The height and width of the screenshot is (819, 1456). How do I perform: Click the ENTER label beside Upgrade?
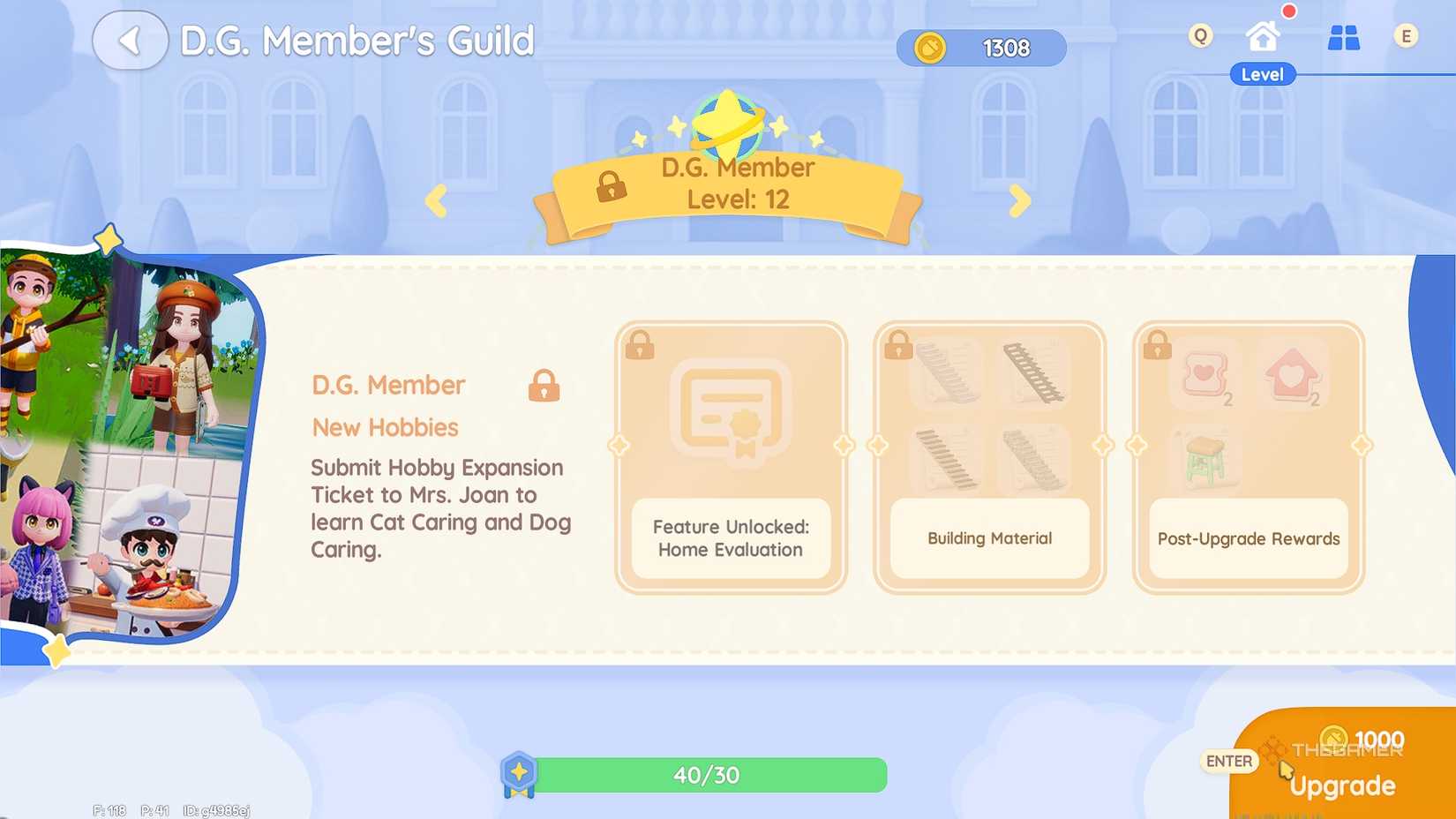coord(1228,760)
